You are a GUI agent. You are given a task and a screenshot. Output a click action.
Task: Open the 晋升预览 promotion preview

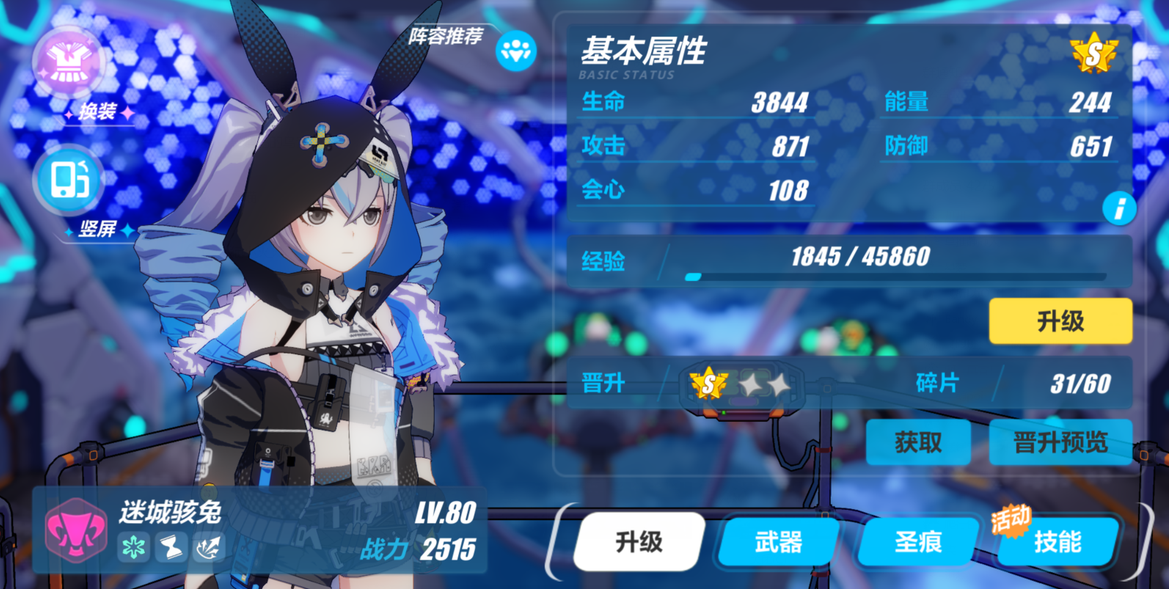[x=1060, y=442]
